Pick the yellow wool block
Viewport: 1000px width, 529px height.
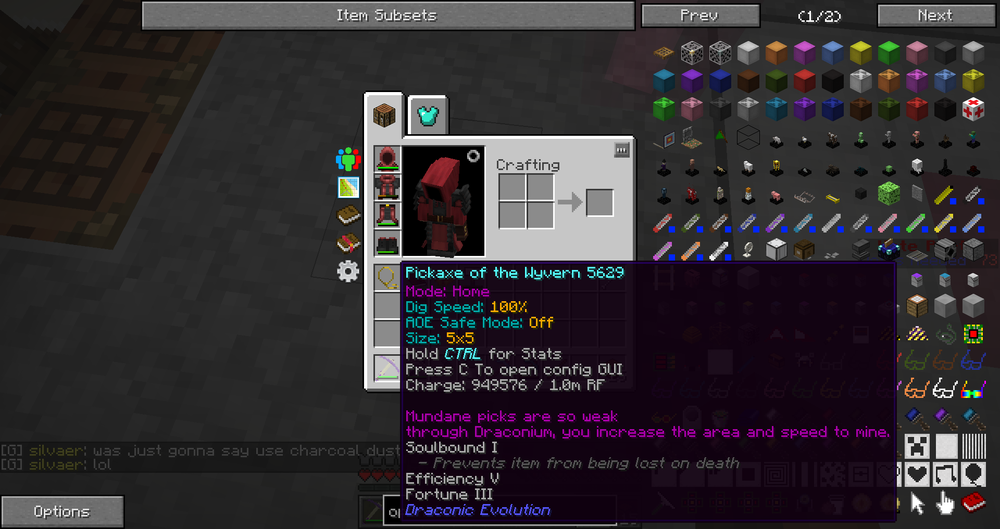point(860,52)
